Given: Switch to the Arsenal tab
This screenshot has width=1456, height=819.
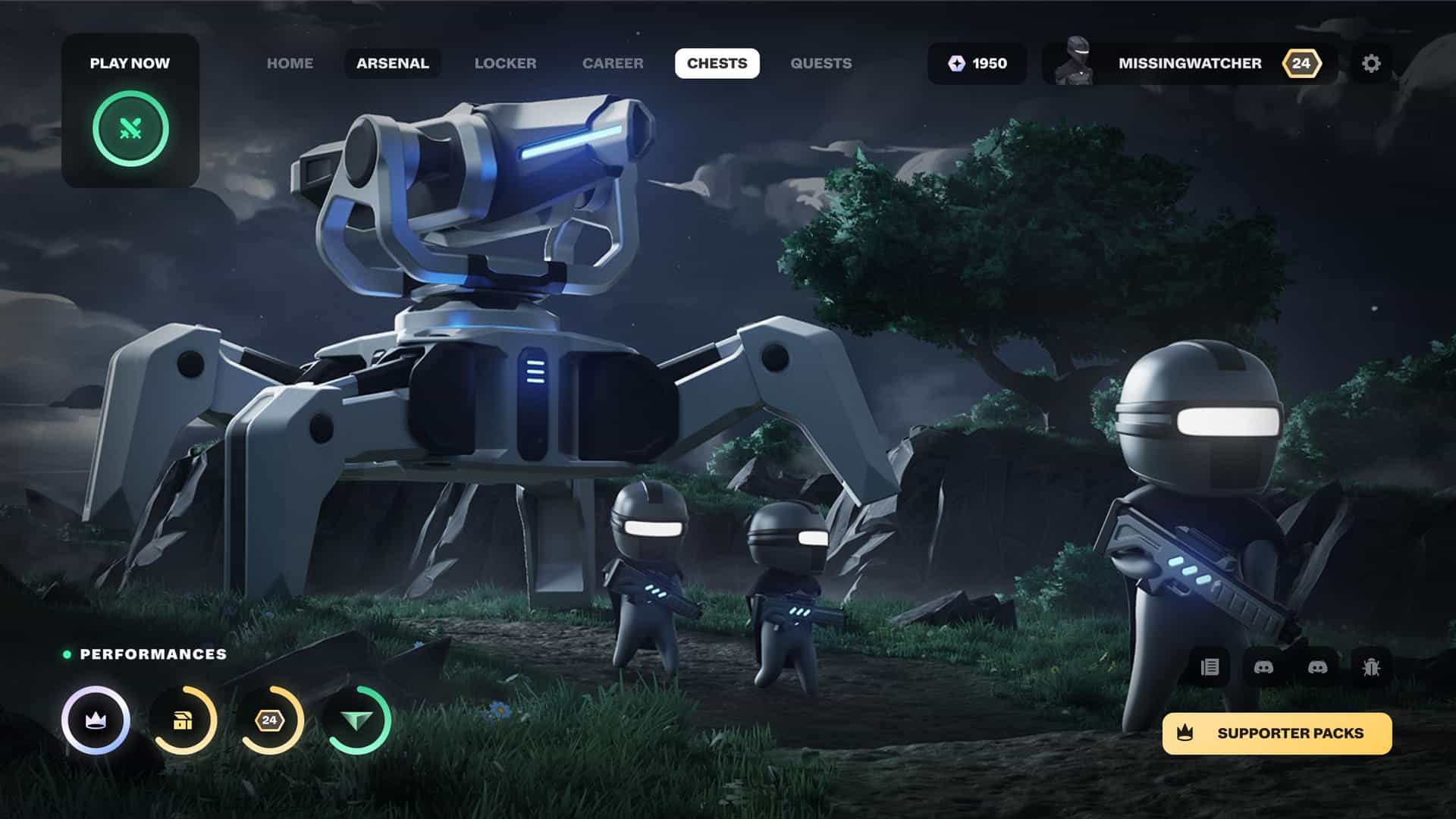Looking at the screenshot, I should coord(392,64).
